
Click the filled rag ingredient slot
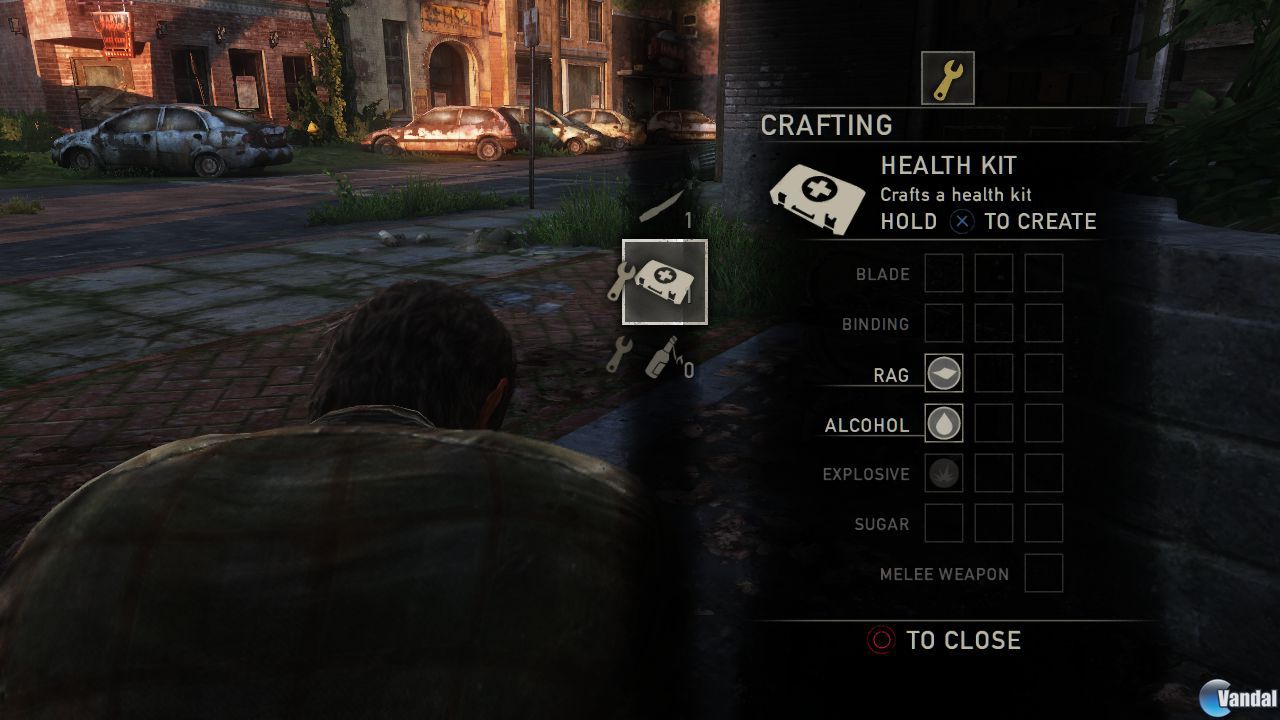(944, 373)
